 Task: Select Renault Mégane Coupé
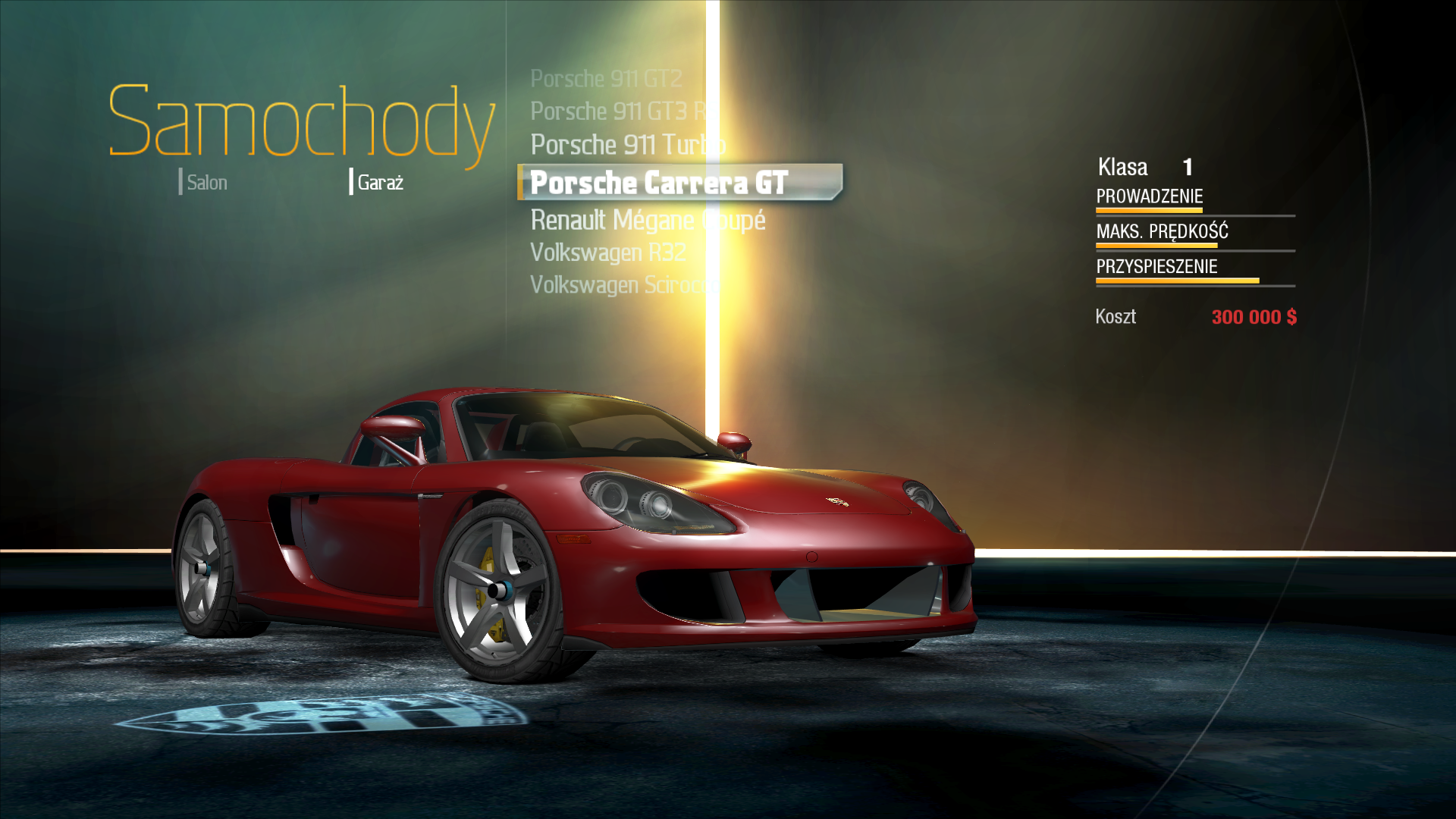tap(648, 221)
